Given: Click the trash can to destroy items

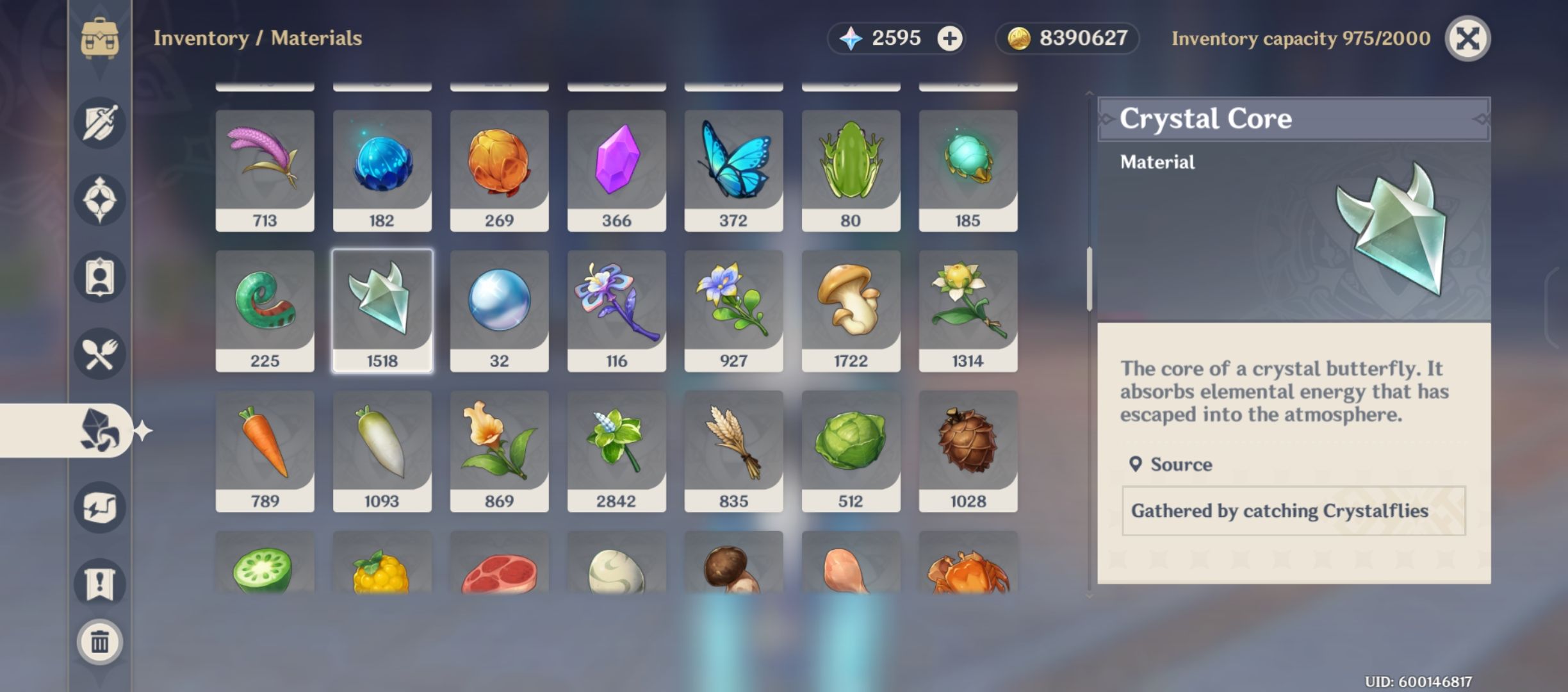Looking at the screenshot, I should pos(99,642).
